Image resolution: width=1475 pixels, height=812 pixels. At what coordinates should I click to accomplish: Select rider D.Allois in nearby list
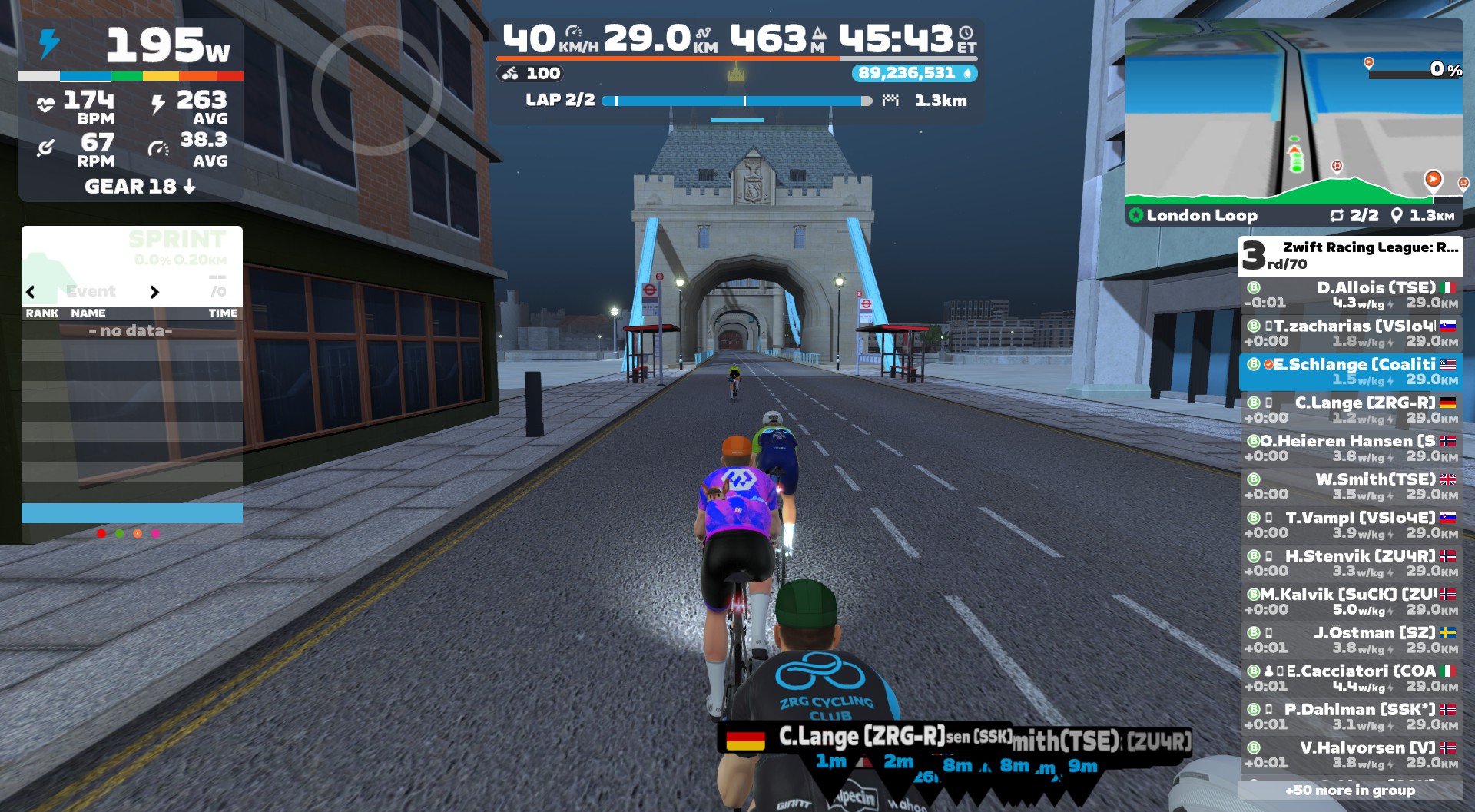click(x=1351, y=295)
